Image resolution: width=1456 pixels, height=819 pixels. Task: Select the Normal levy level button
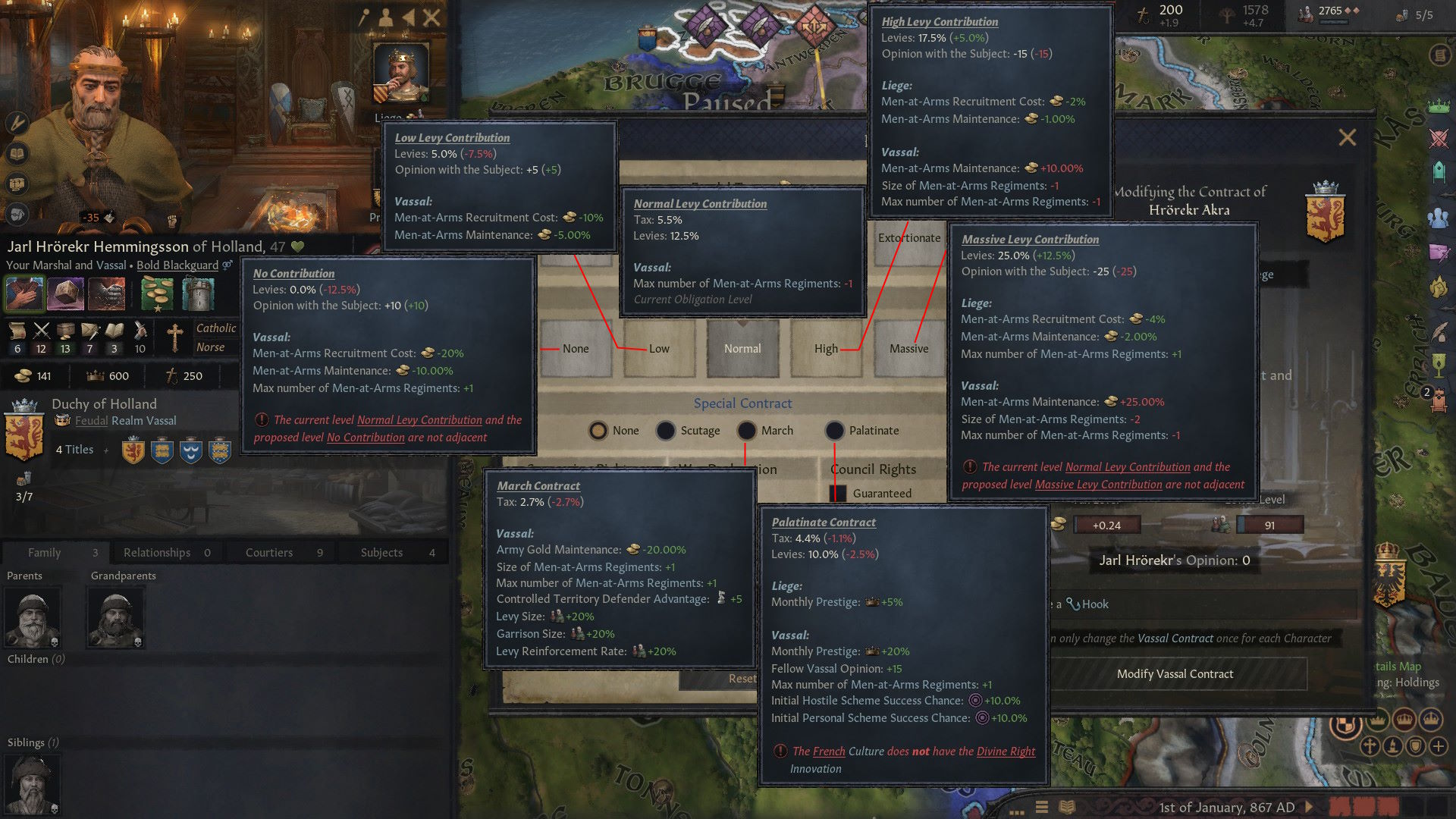point(742,349)
